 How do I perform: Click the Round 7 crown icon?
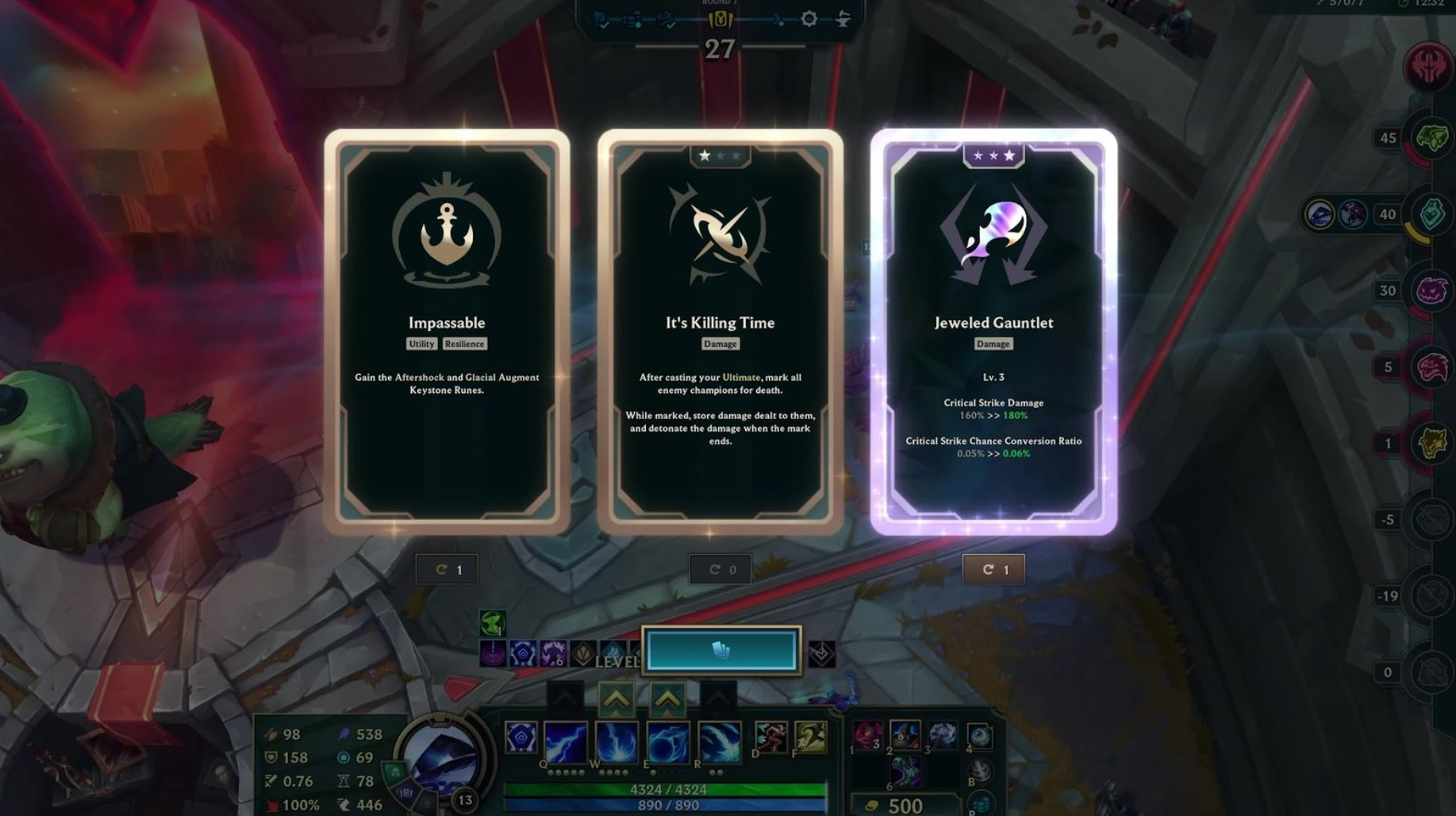(720, 18)
